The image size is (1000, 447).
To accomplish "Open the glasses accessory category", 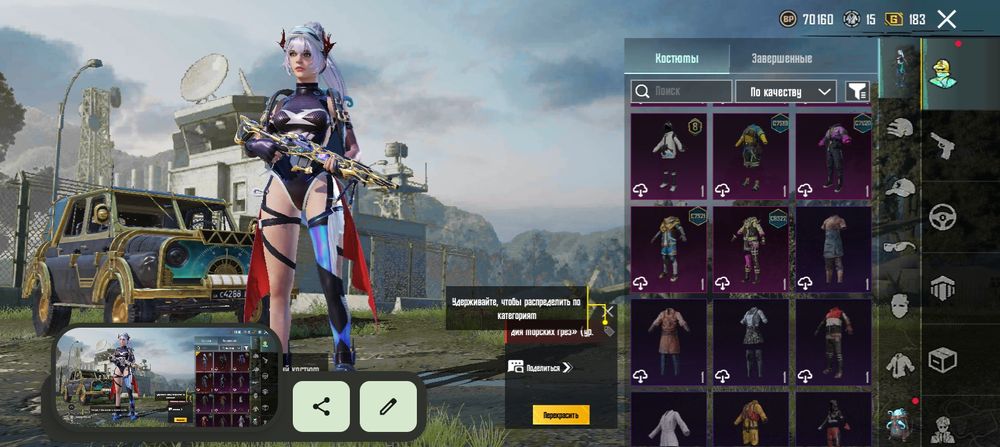I will pyautogui.click(x=900, y=246).
